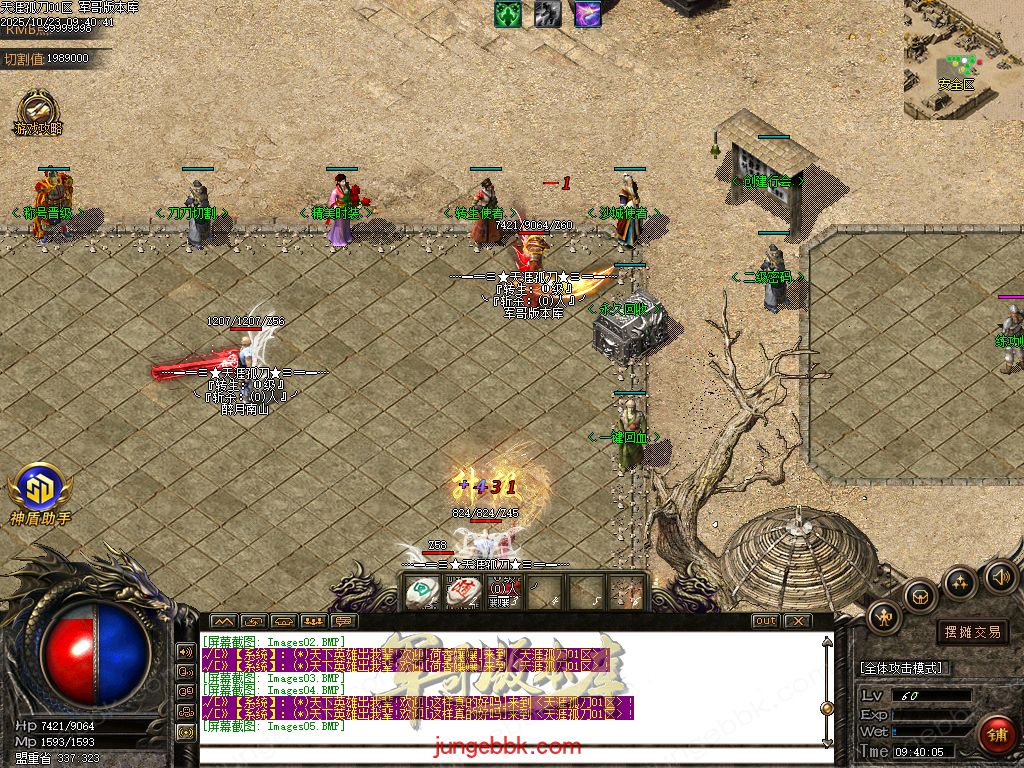The width and height of the screenshot is (1024, 768).
Task: Click the chat window X close button
Action: click(797, 621)
